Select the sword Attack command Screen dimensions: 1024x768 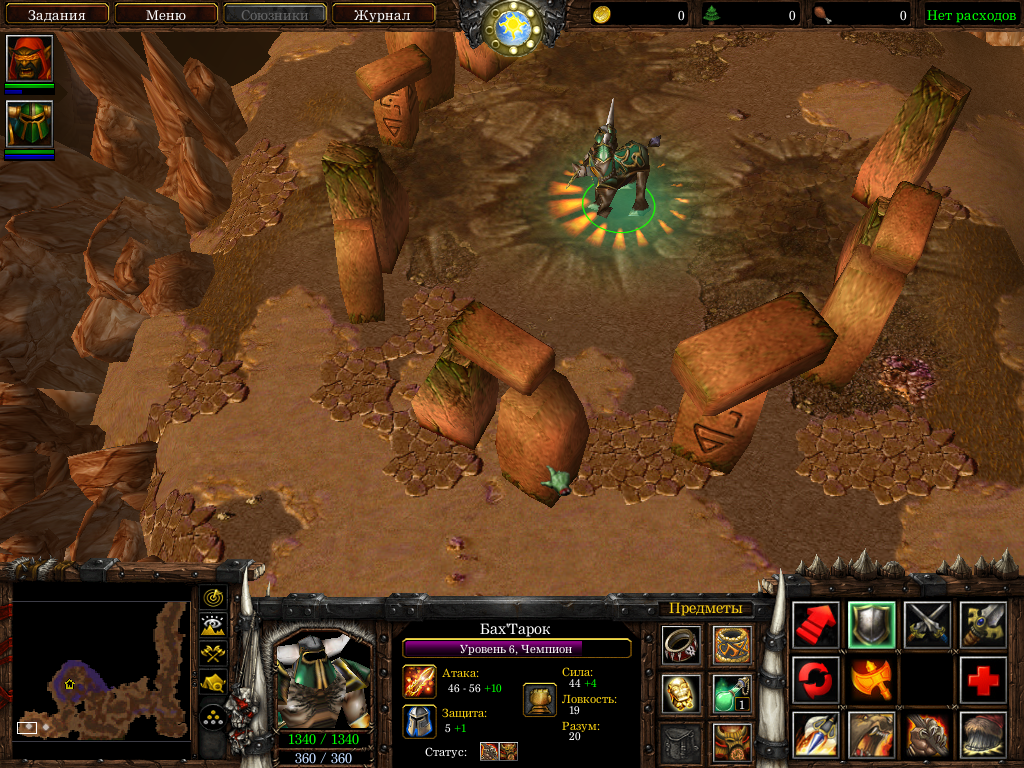point(983,625)
